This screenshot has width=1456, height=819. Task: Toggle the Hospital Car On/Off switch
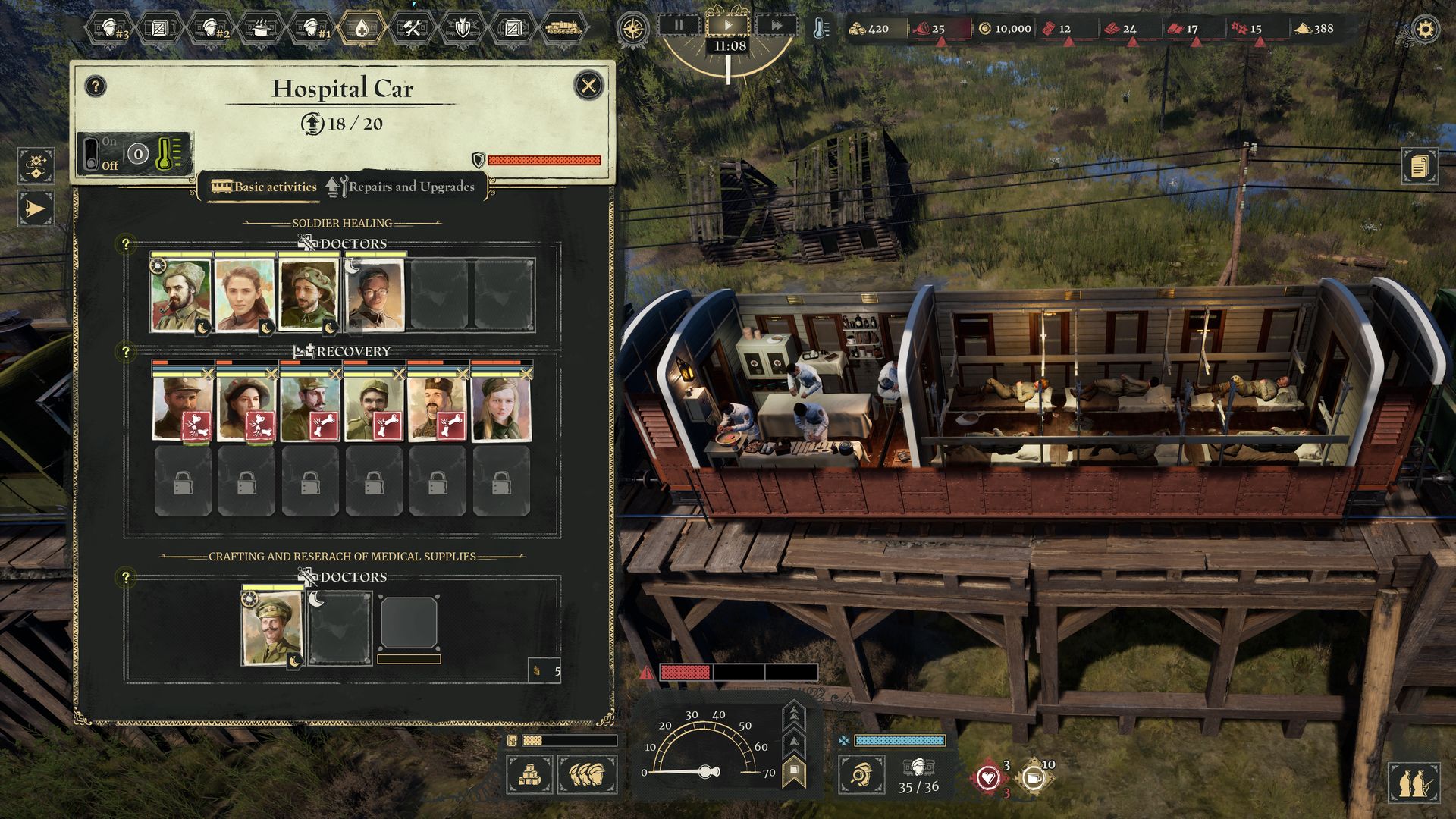(91, 153)
